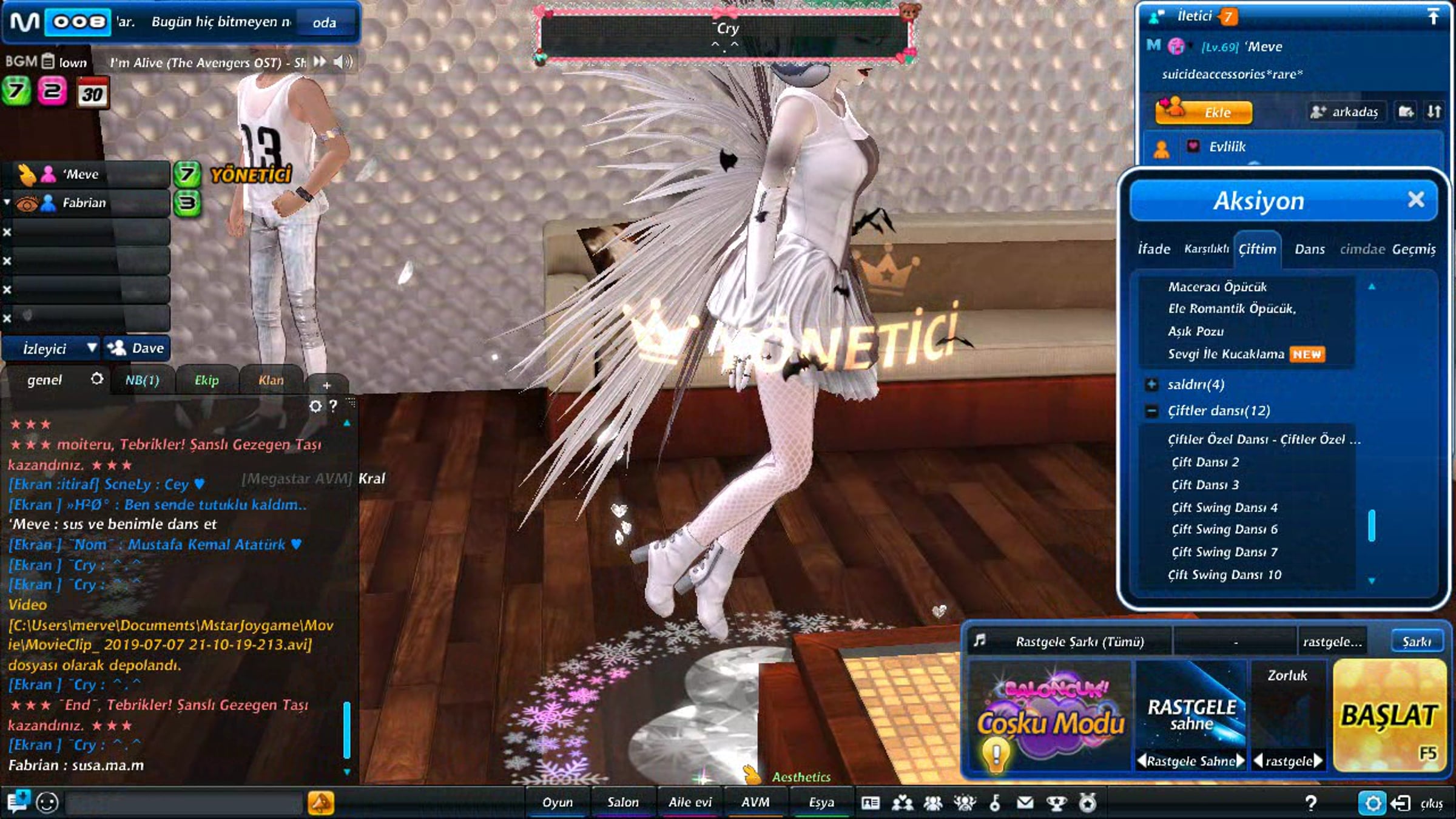
Task: Expand the saldırı(4) group
Action: 1151,384
